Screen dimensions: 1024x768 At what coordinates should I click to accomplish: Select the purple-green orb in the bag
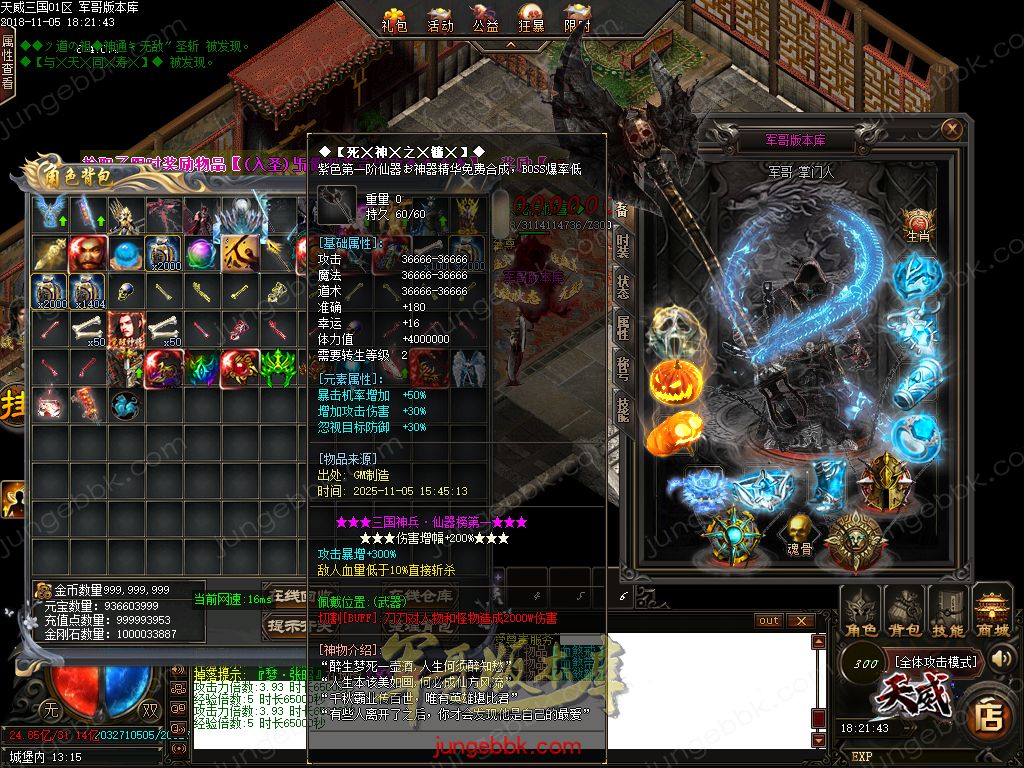click(201, 254)
